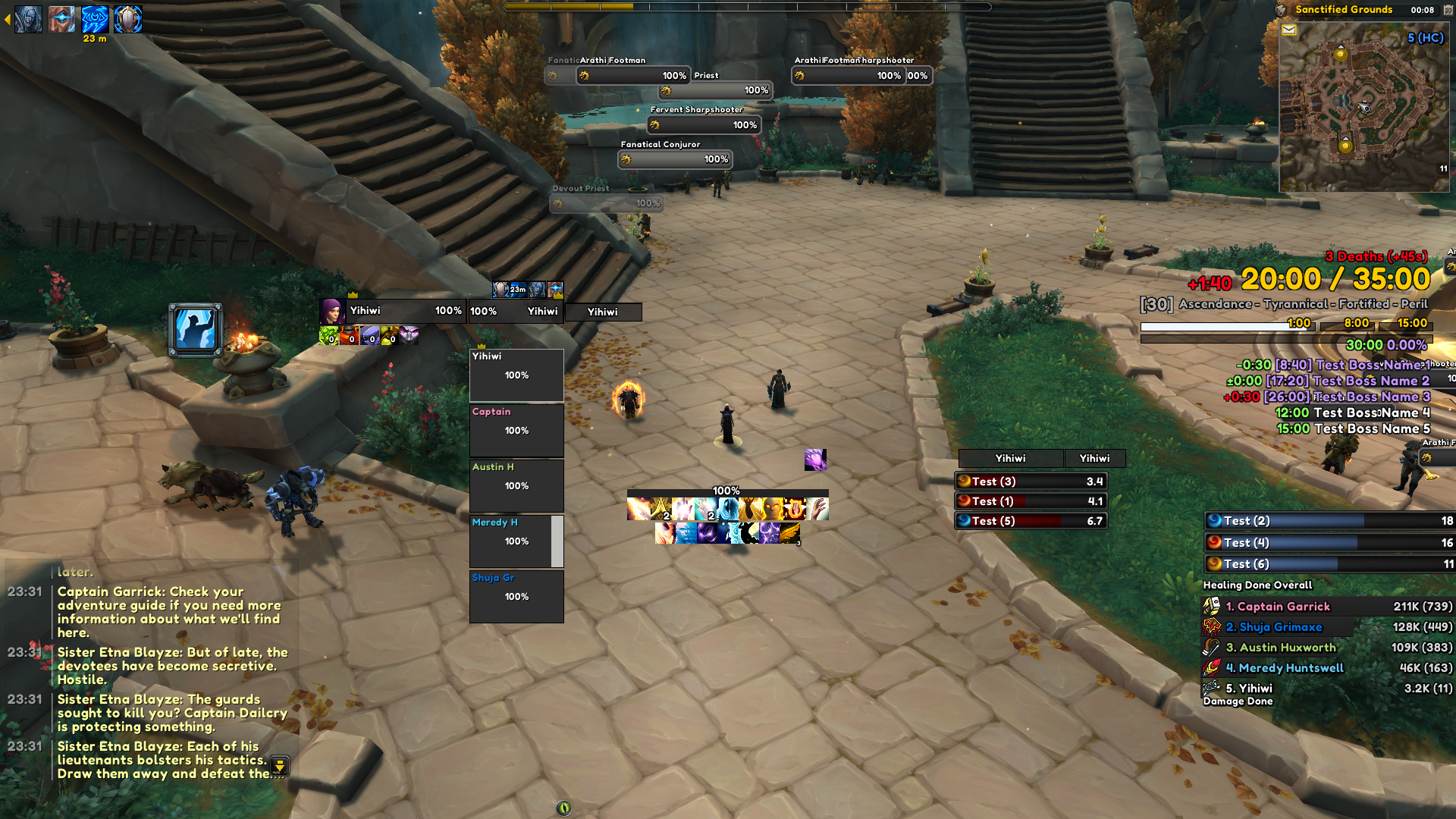Target the Devout Priest nameplate
Viewport: 1456px width, 819px height.
click(x=607, y=203)
